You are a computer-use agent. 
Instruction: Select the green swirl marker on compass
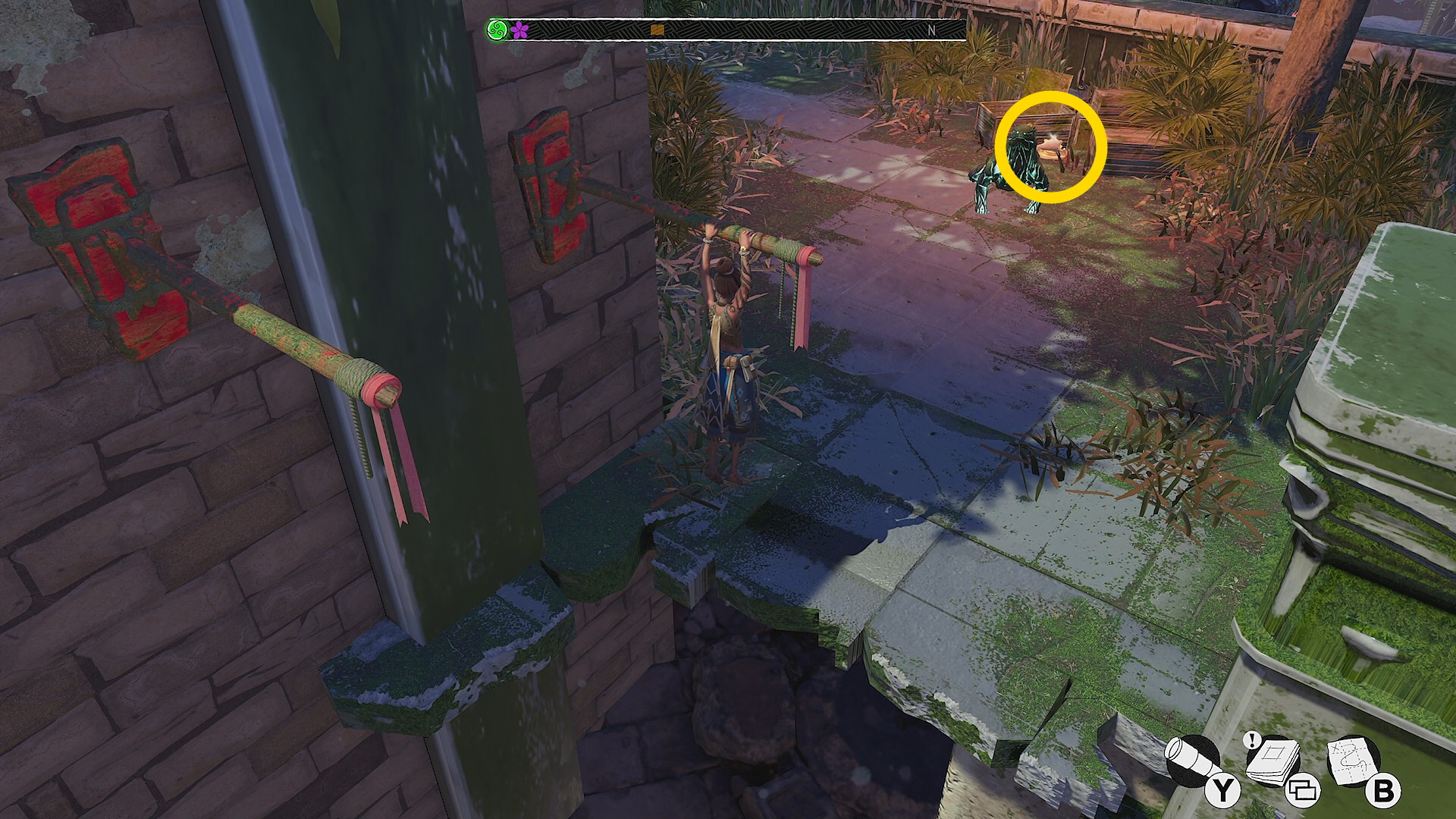(497, 30)
